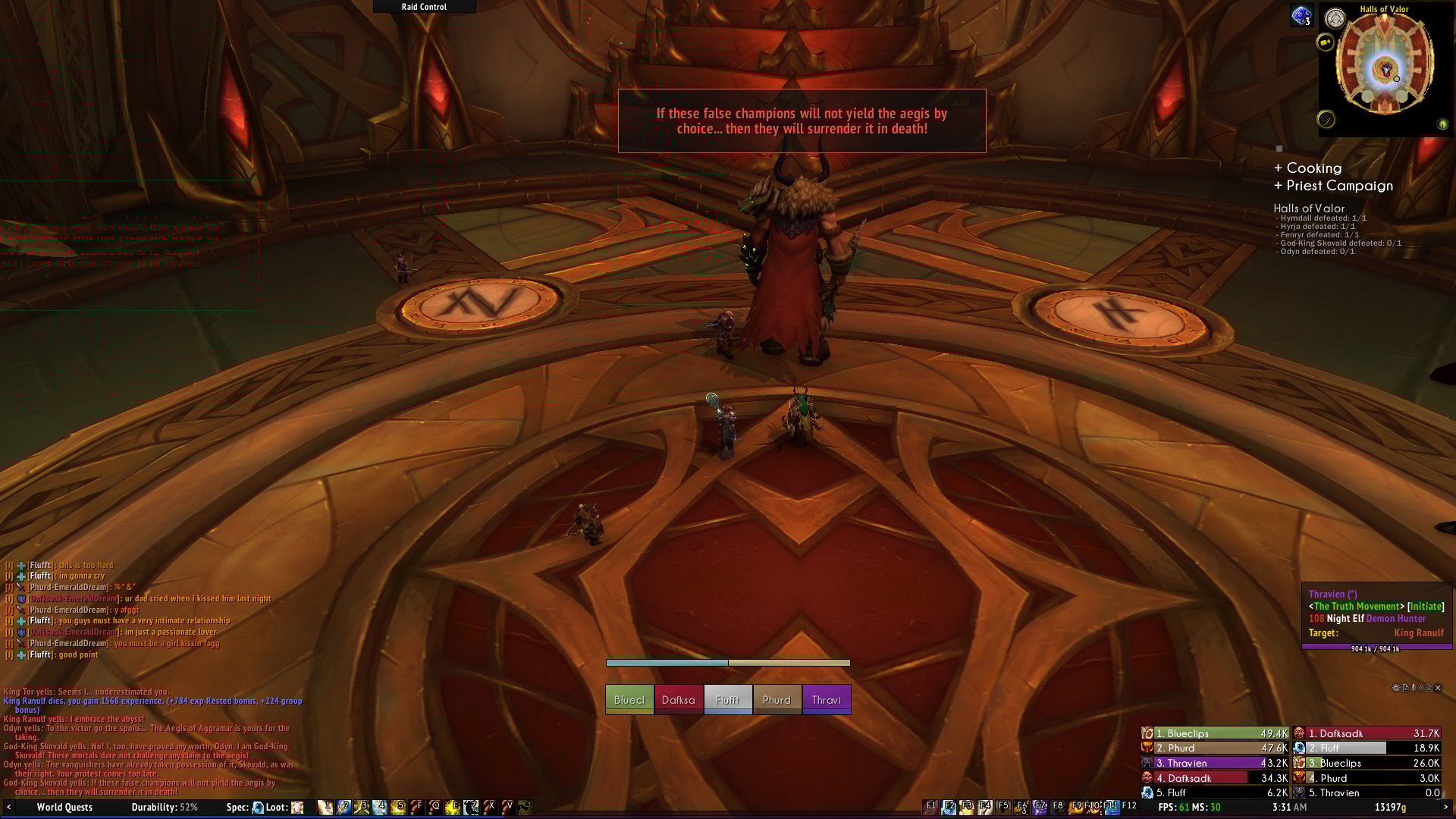Open the World Quests panel
This screenshot has width=1456, height=819.
(x=64, y=808)
